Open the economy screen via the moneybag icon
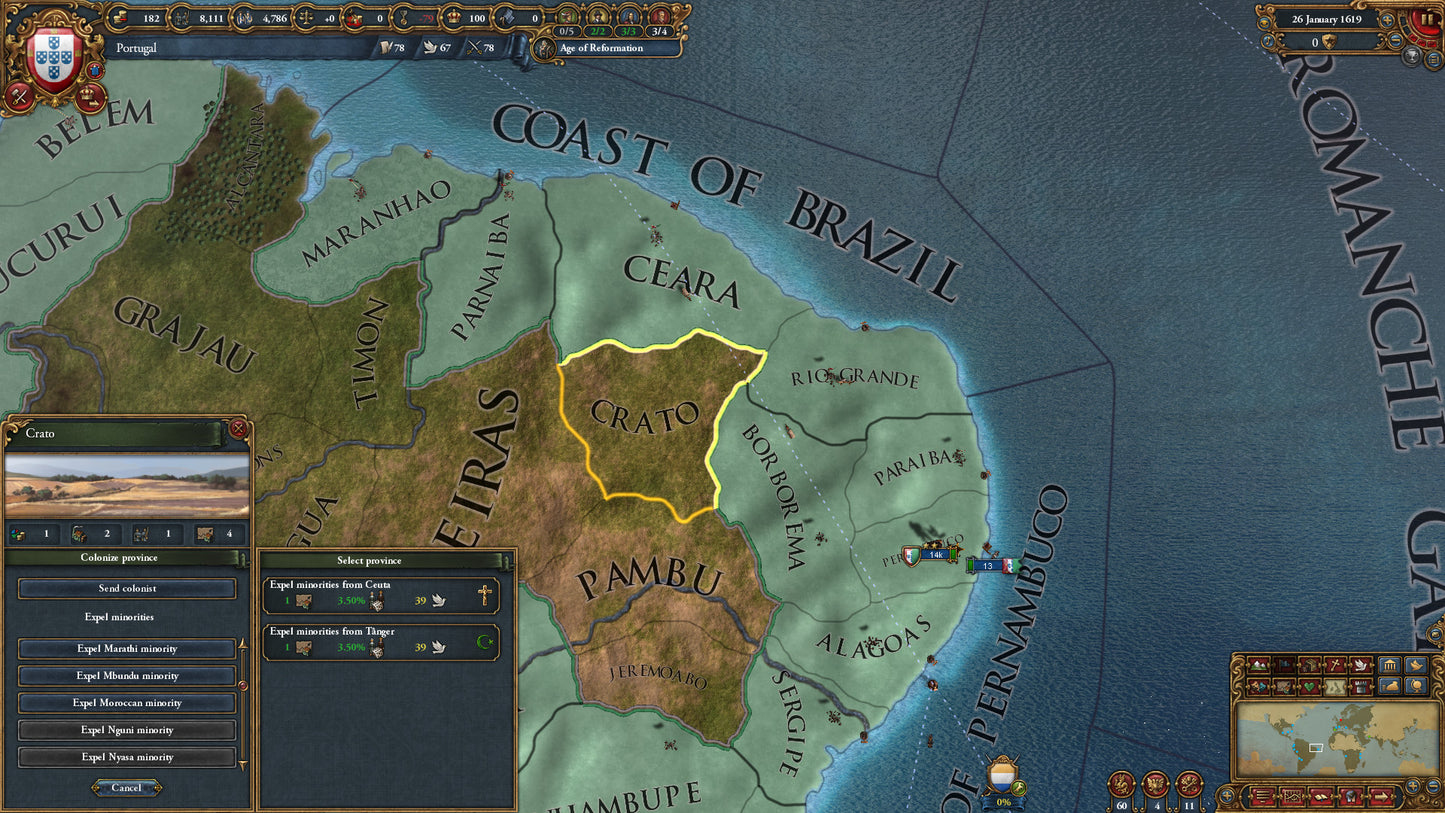 point(1390,687)
